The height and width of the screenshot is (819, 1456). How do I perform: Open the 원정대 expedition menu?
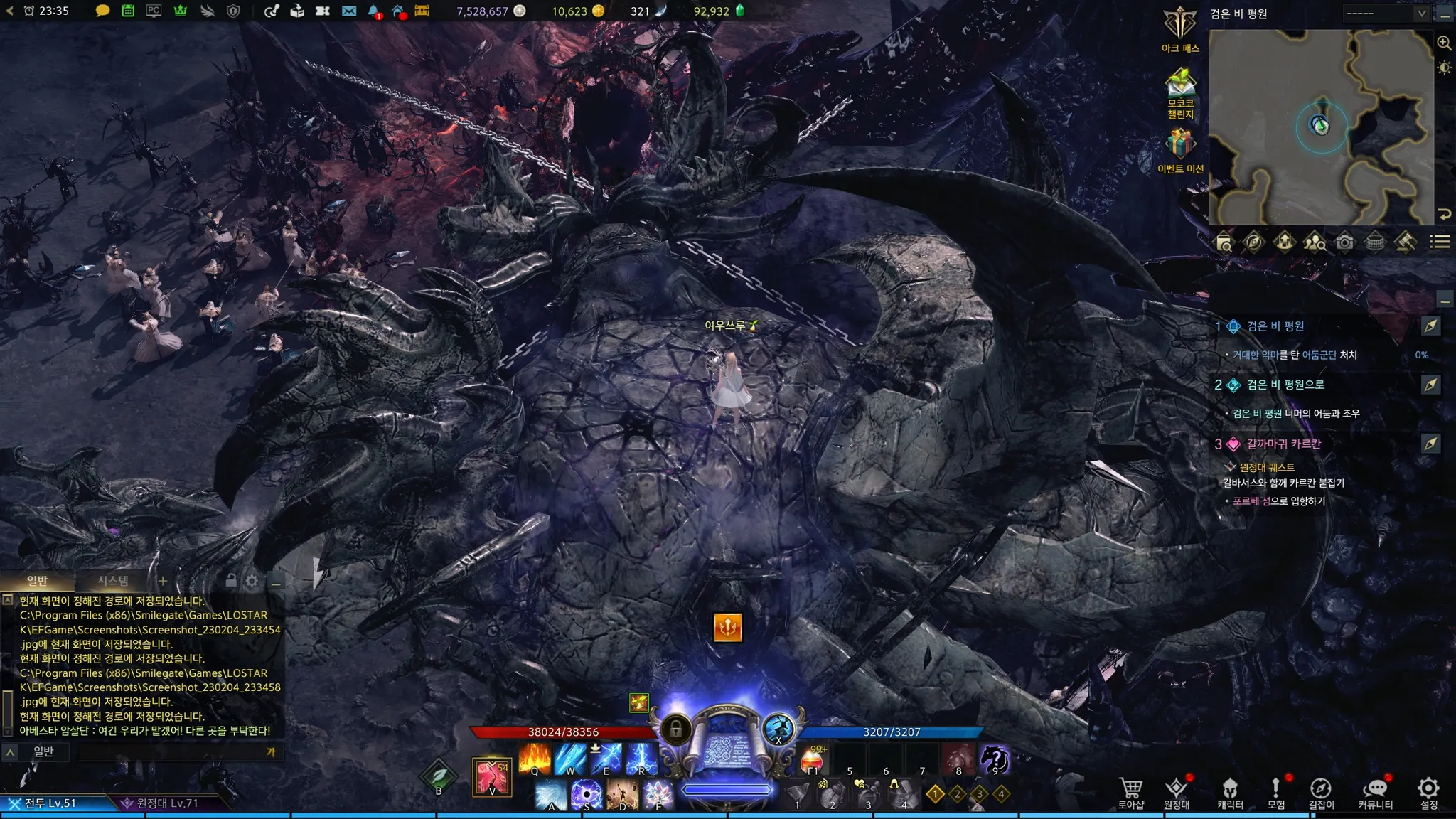pyautogui.click(x=1177, y=792)
